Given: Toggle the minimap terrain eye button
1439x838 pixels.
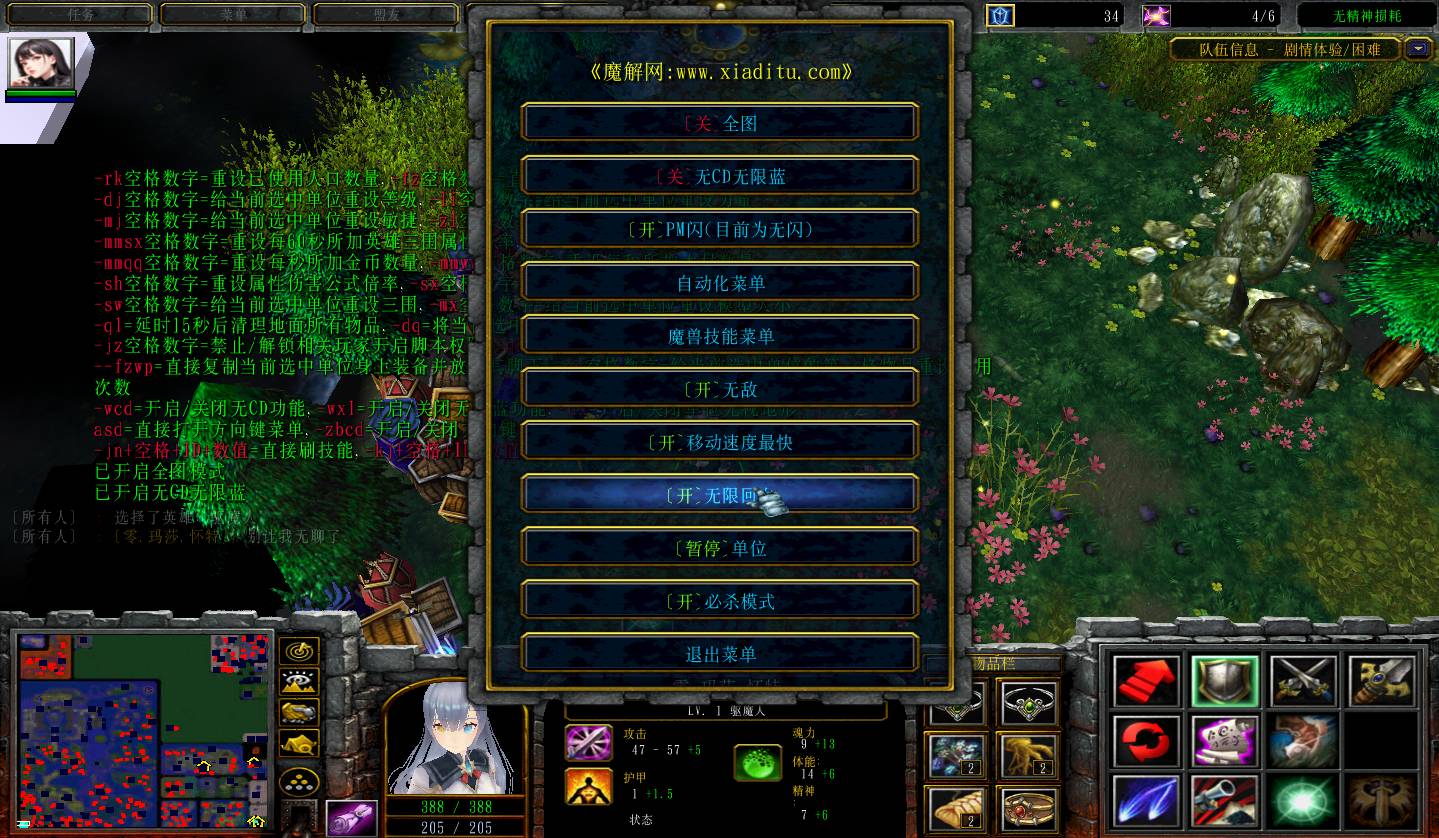Looking at the screenshot, I should point(299,682).
